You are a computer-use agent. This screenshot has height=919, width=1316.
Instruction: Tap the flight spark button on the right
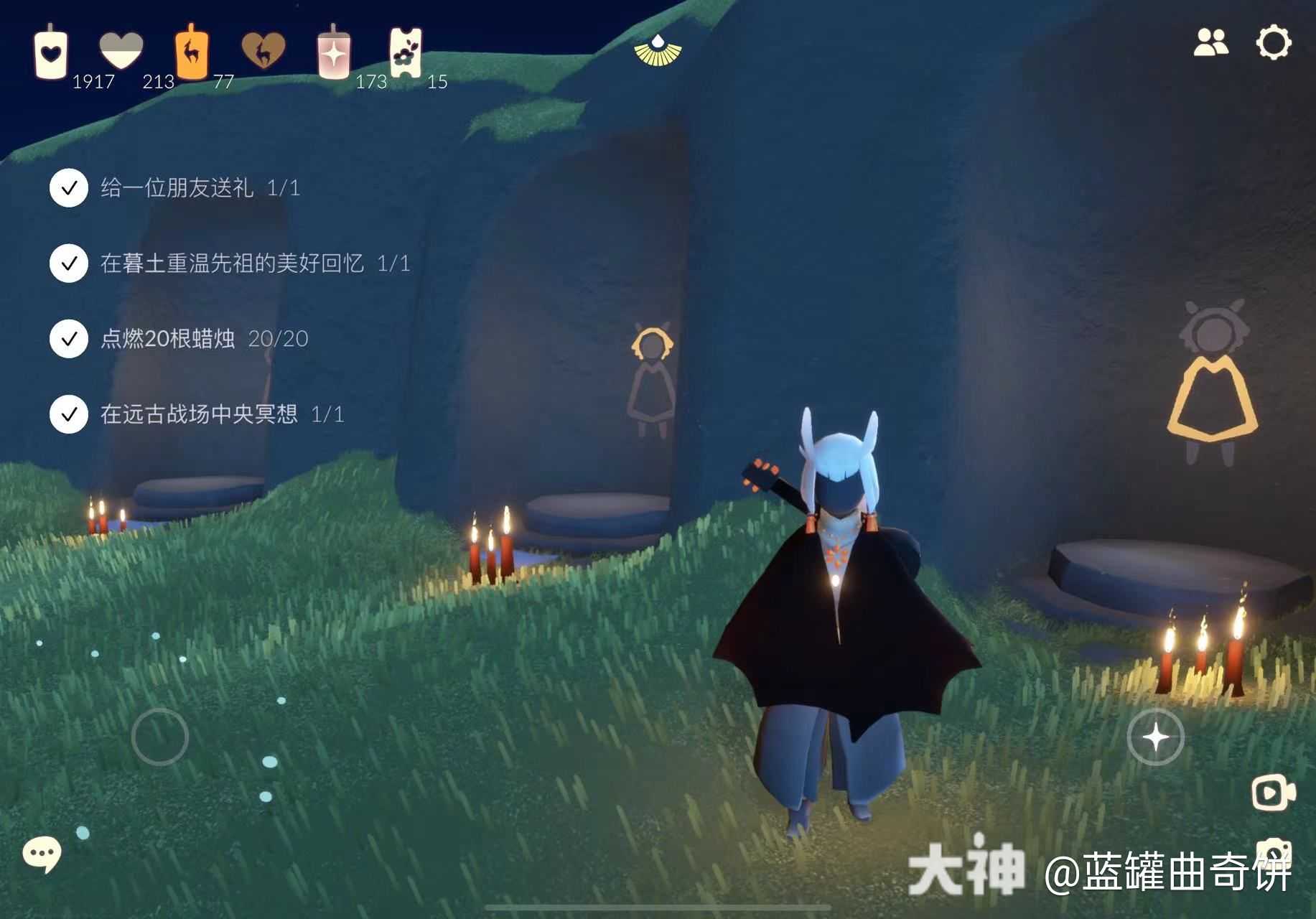[1156, 736]
